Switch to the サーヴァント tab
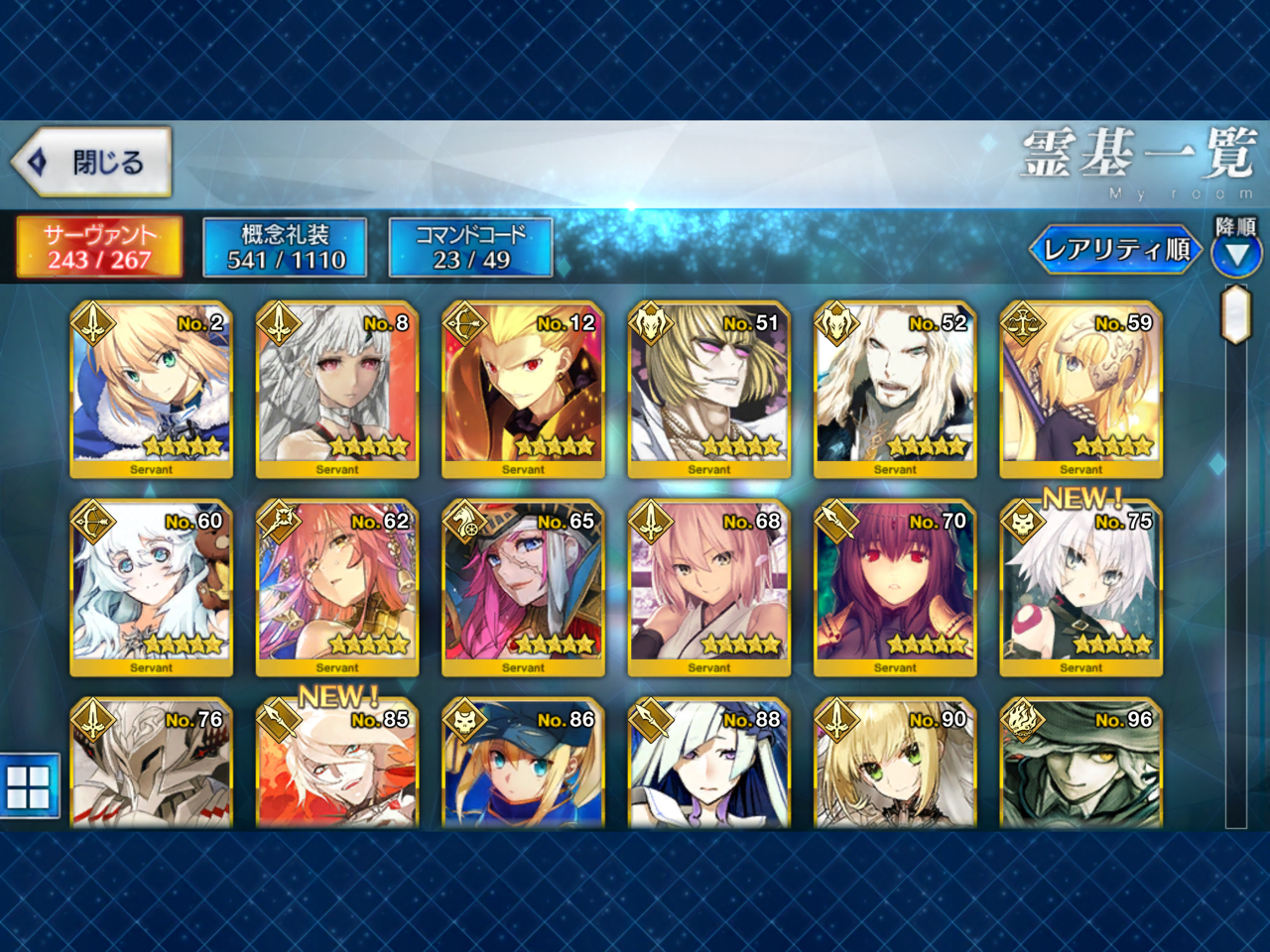The image size is (1270, 952). 99,247
